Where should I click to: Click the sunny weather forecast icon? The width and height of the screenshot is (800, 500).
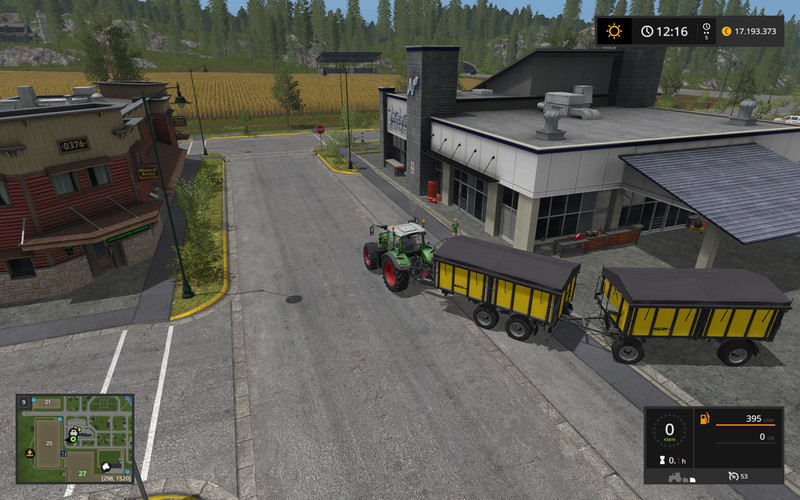click(x=613, y=31)
